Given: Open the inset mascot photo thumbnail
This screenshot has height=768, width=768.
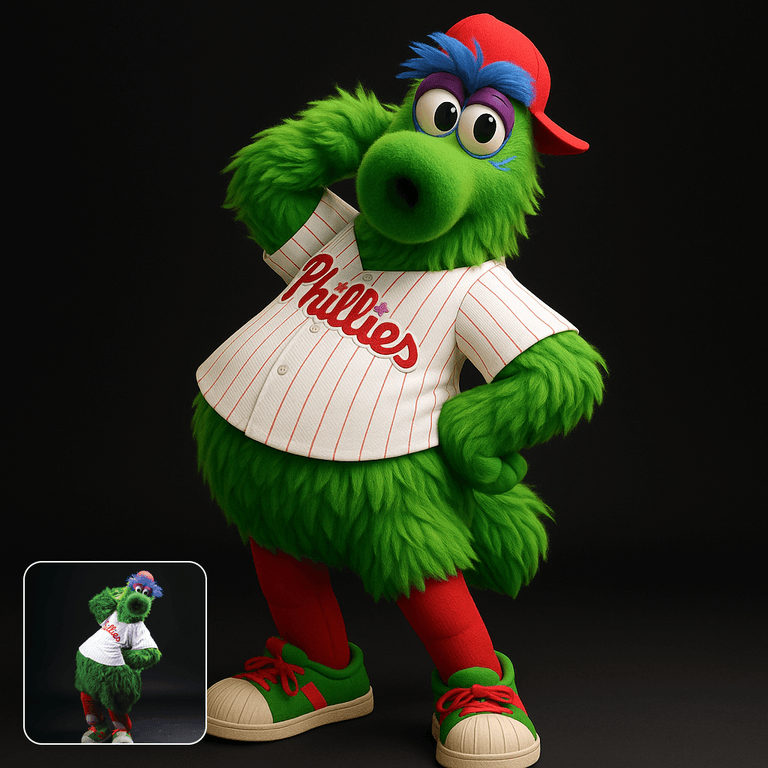Looking at the screenshot, I should pyautogui.click(x=115, y=653).
